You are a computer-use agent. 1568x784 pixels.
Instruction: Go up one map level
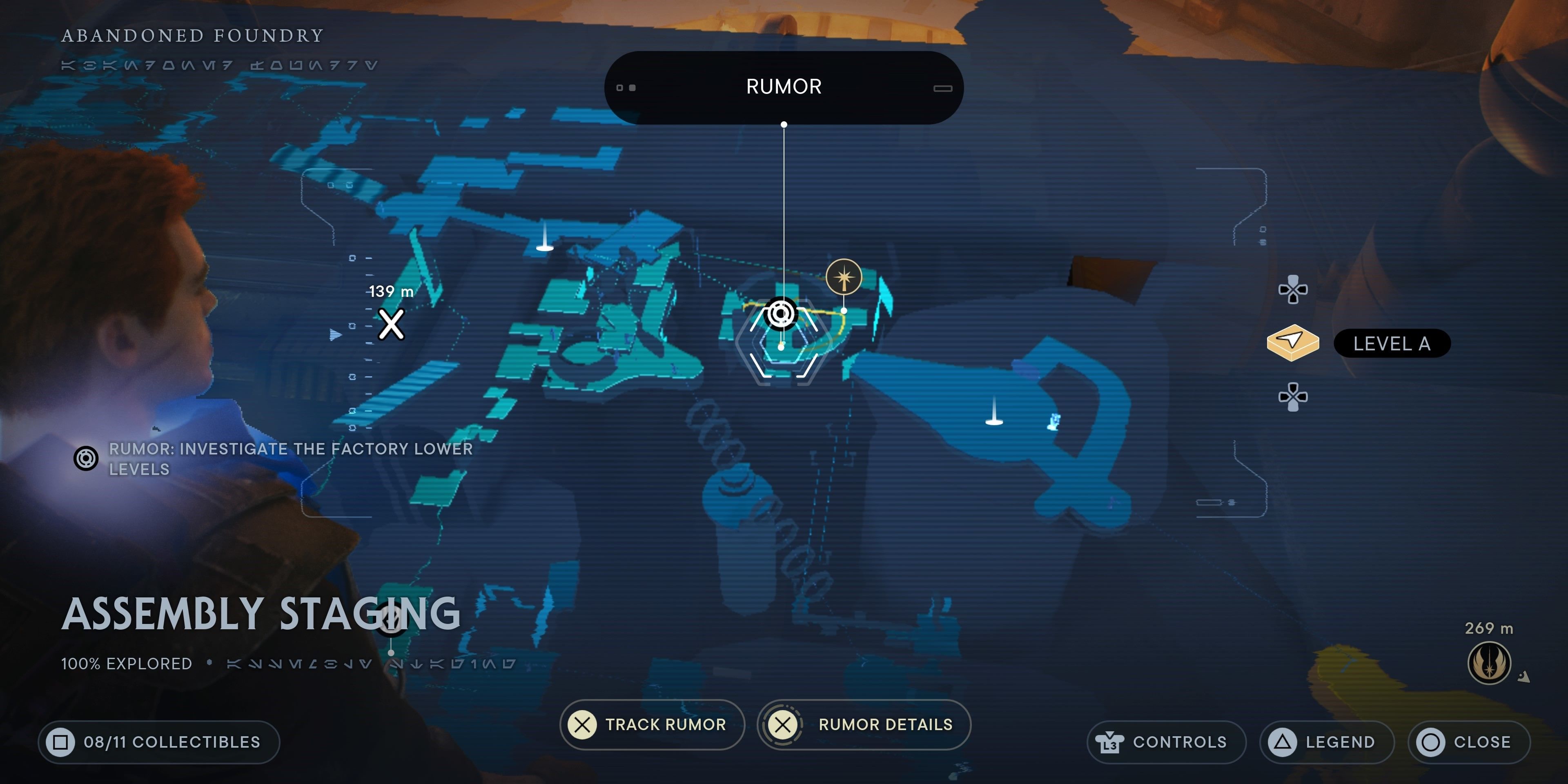pyautogui.click(x=1293, y=289)
